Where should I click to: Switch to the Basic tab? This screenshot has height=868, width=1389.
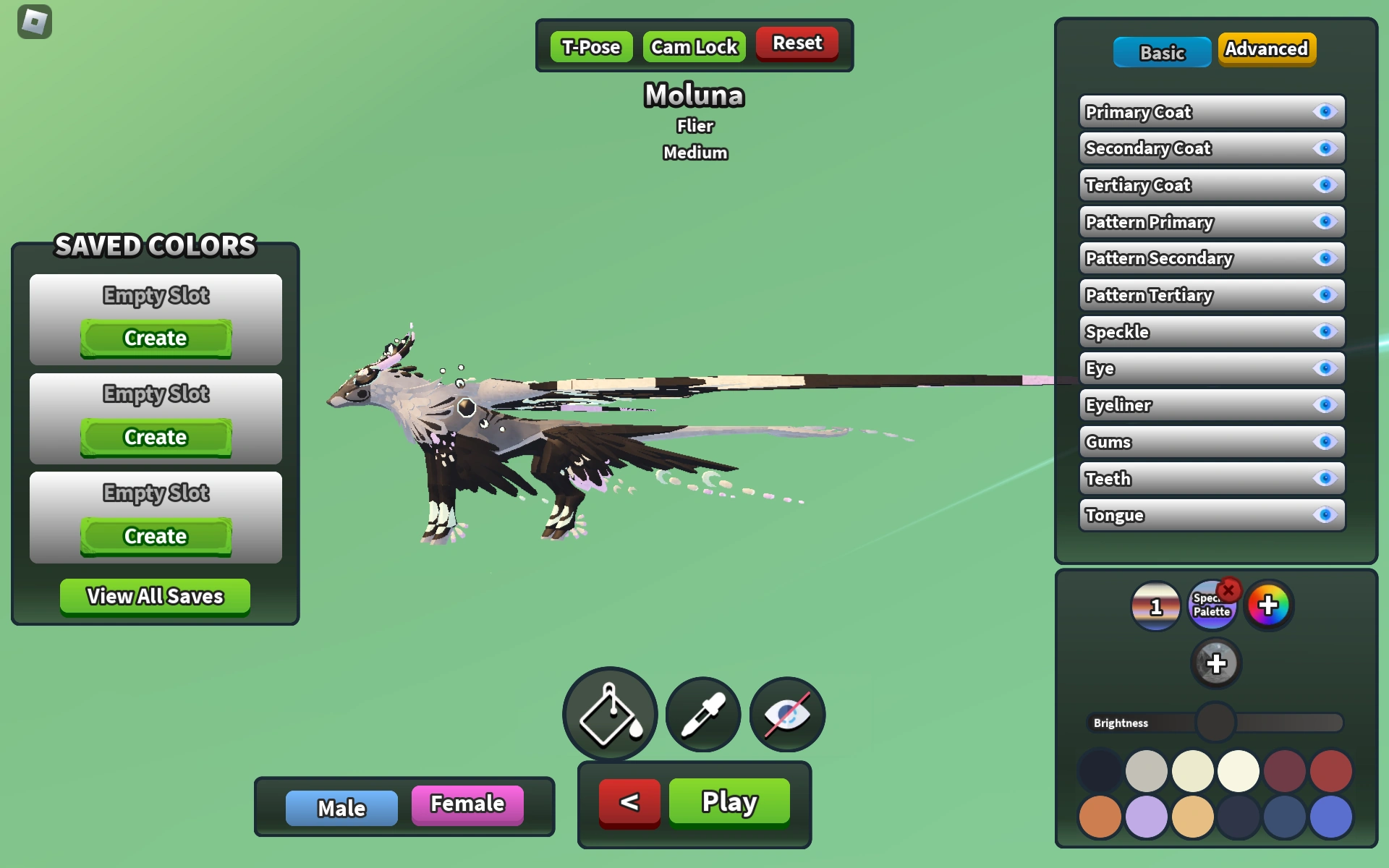(x=1162, y=52)
